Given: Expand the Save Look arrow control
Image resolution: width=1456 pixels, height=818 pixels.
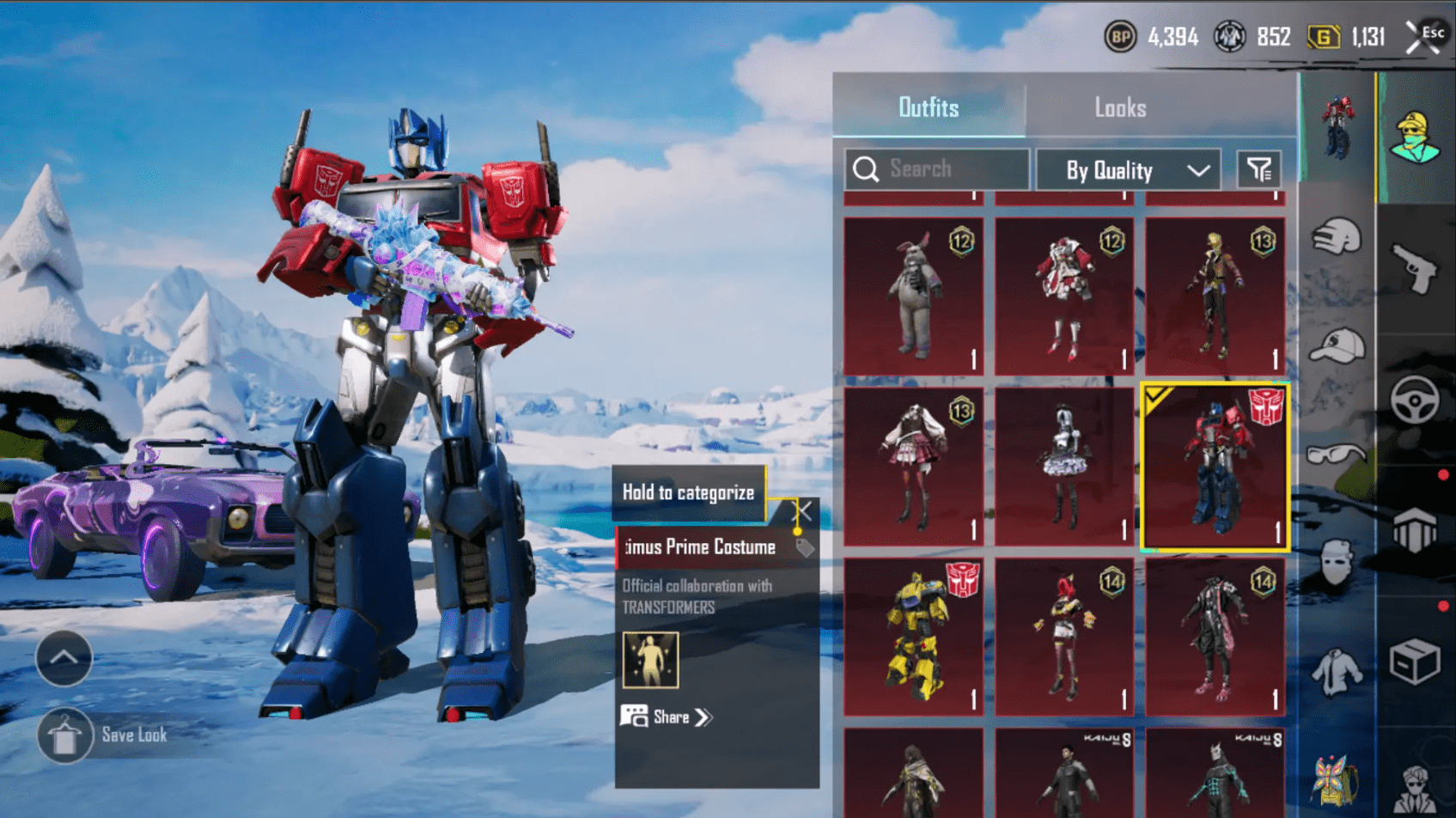Looking at the screenshot, I should tap(64, 657).
